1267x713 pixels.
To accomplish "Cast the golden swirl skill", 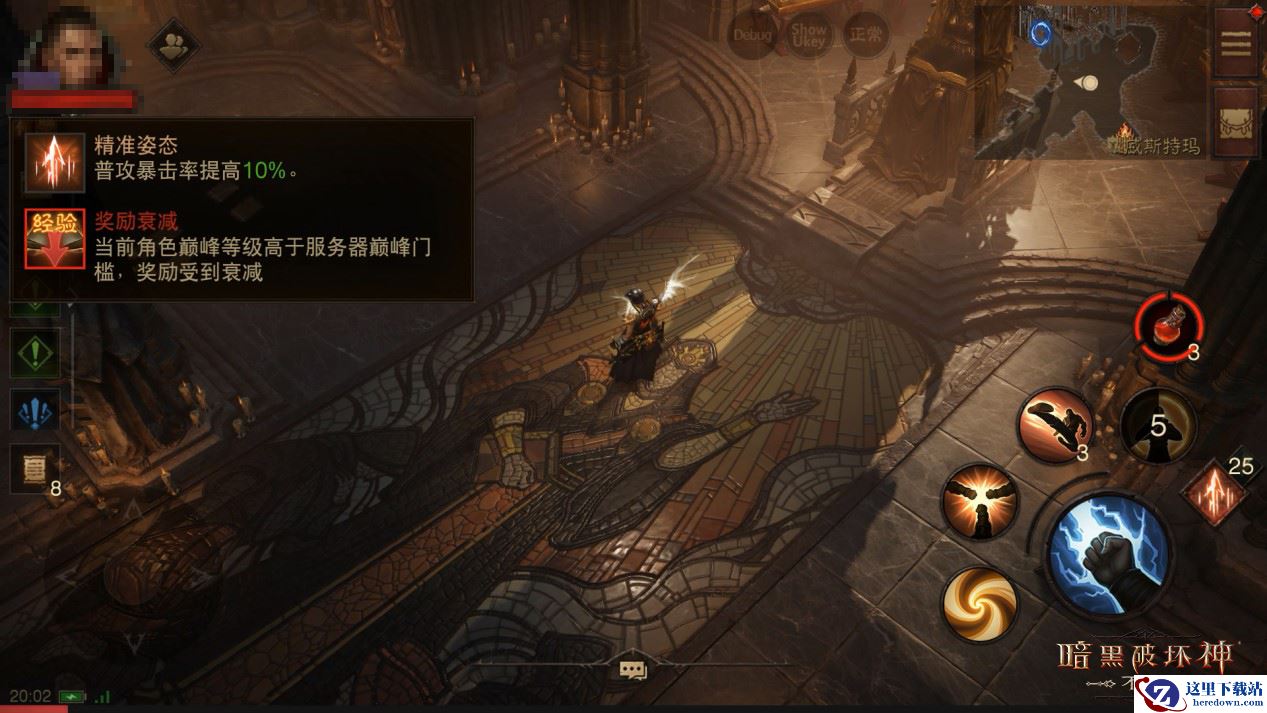I will point(980,604).
